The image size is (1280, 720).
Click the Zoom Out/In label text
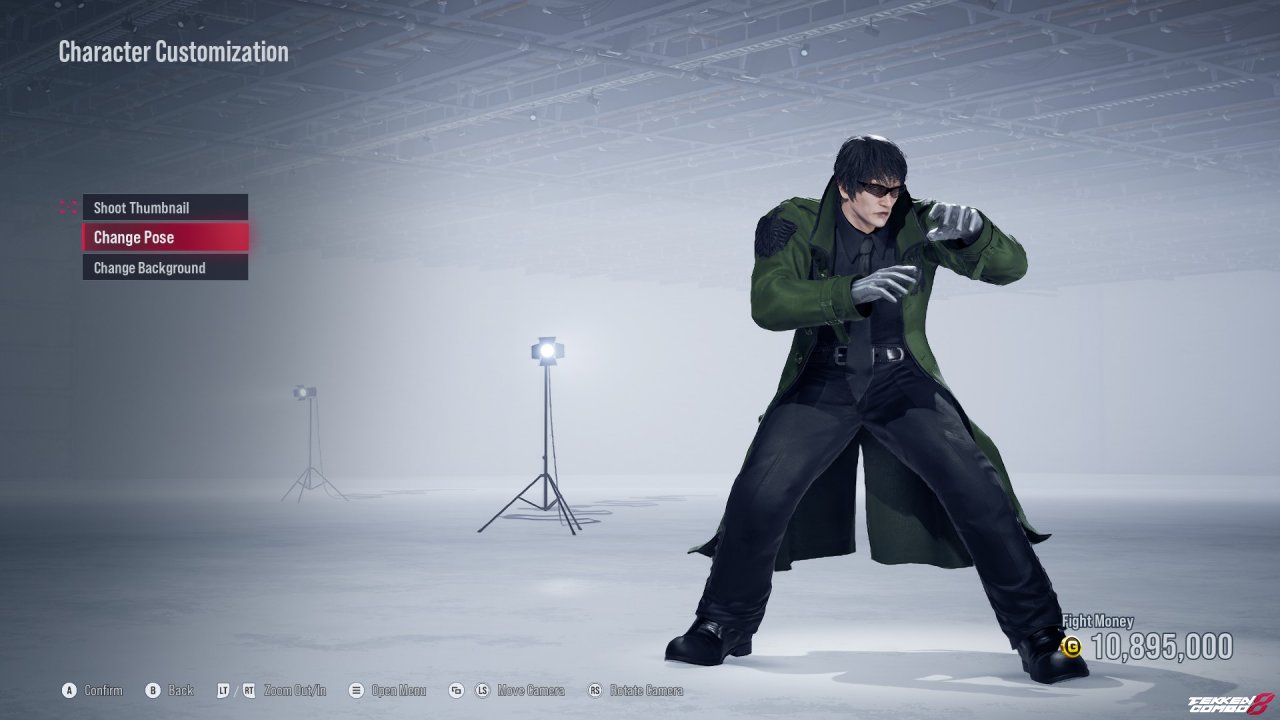(295, 690)
